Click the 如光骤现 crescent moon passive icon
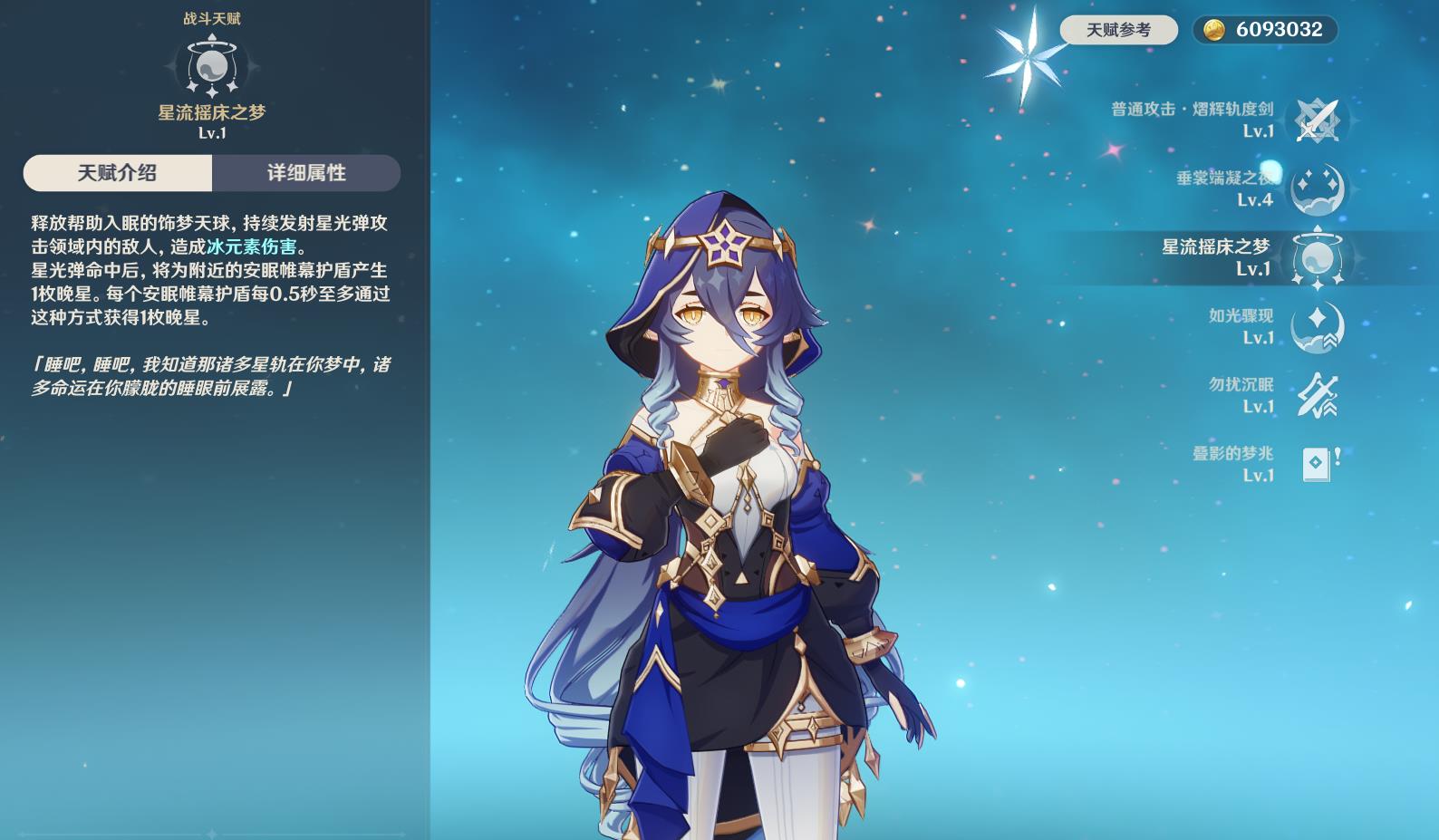Viewport: 1439px width, 840px height. point(1319,325)
